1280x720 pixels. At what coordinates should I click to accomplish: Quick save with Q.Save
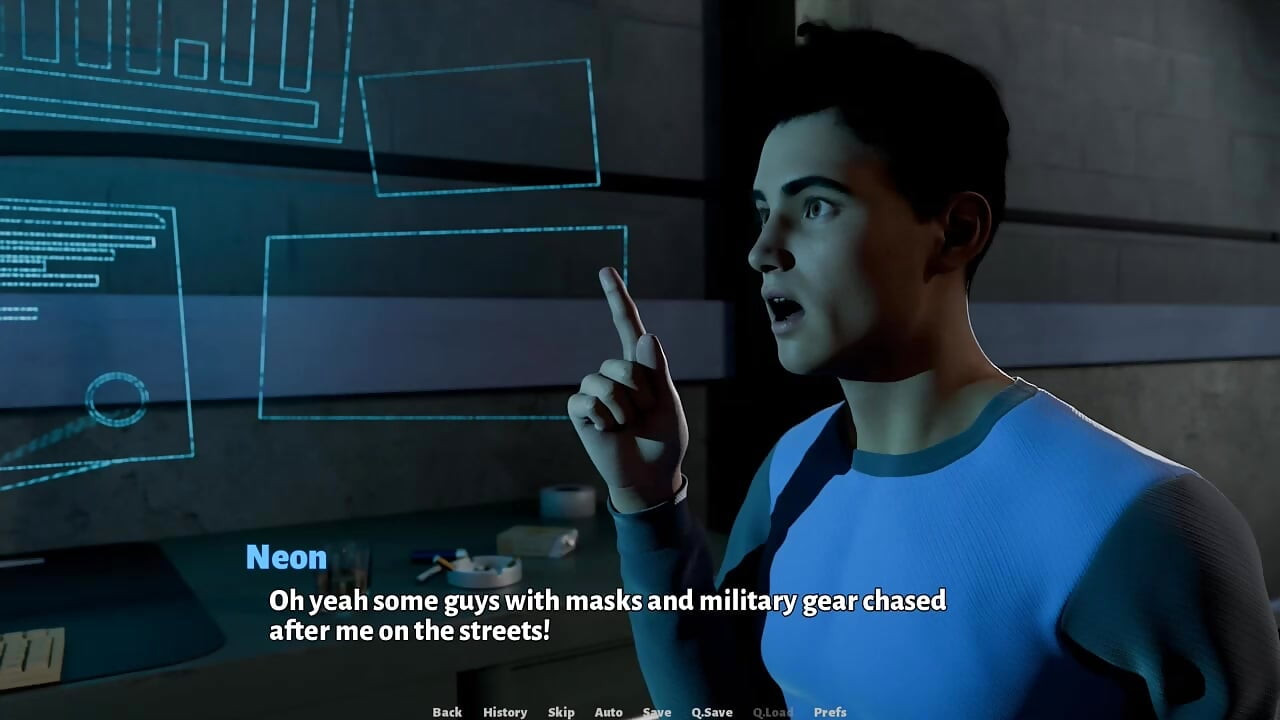coord(712,712)
